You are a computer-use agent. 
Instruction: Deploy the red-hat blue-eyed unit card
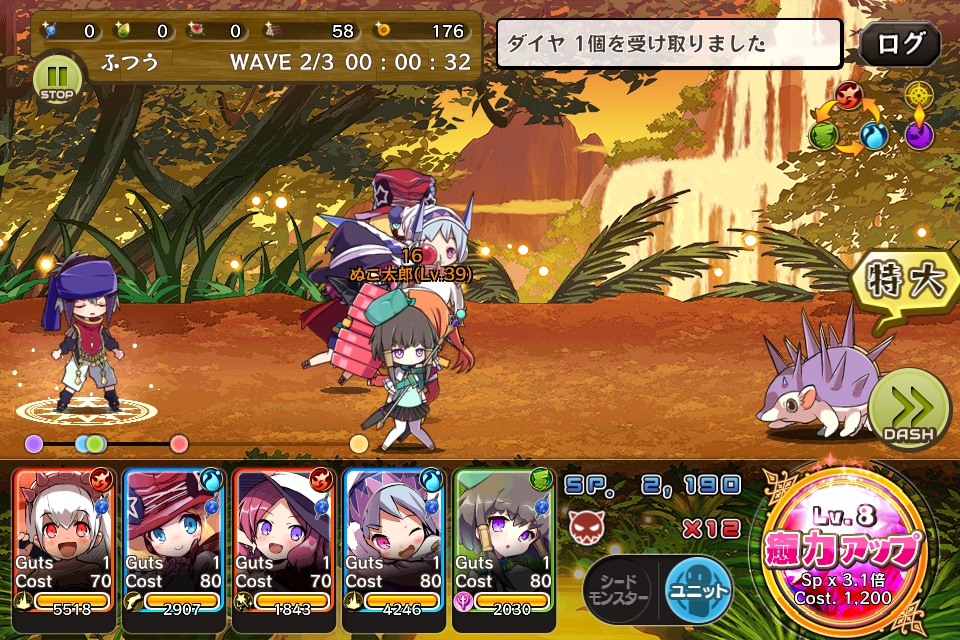pos(175,538)
